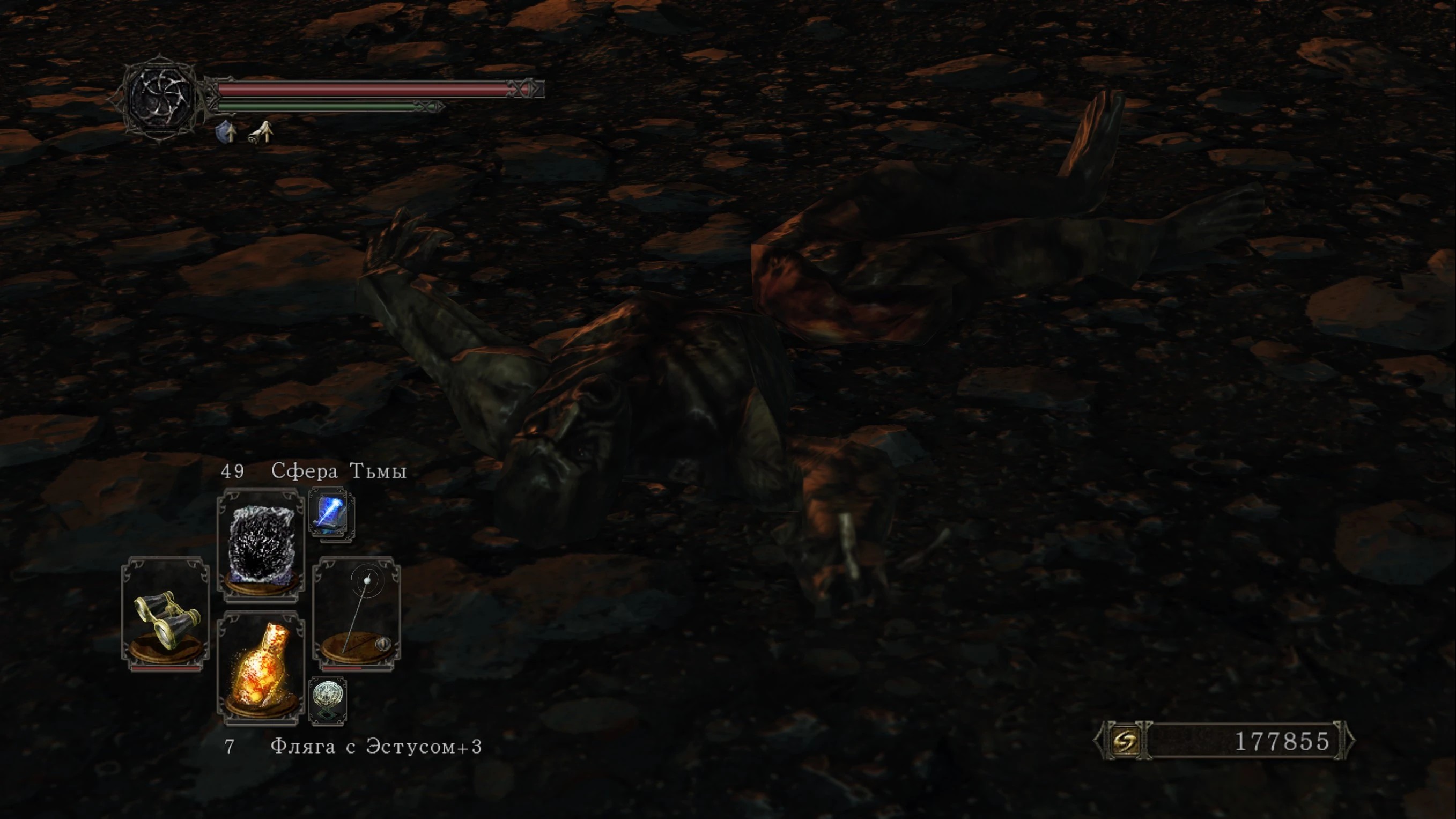Select the Сфера Тьмы dark orb spell slot

pos(261,545)
